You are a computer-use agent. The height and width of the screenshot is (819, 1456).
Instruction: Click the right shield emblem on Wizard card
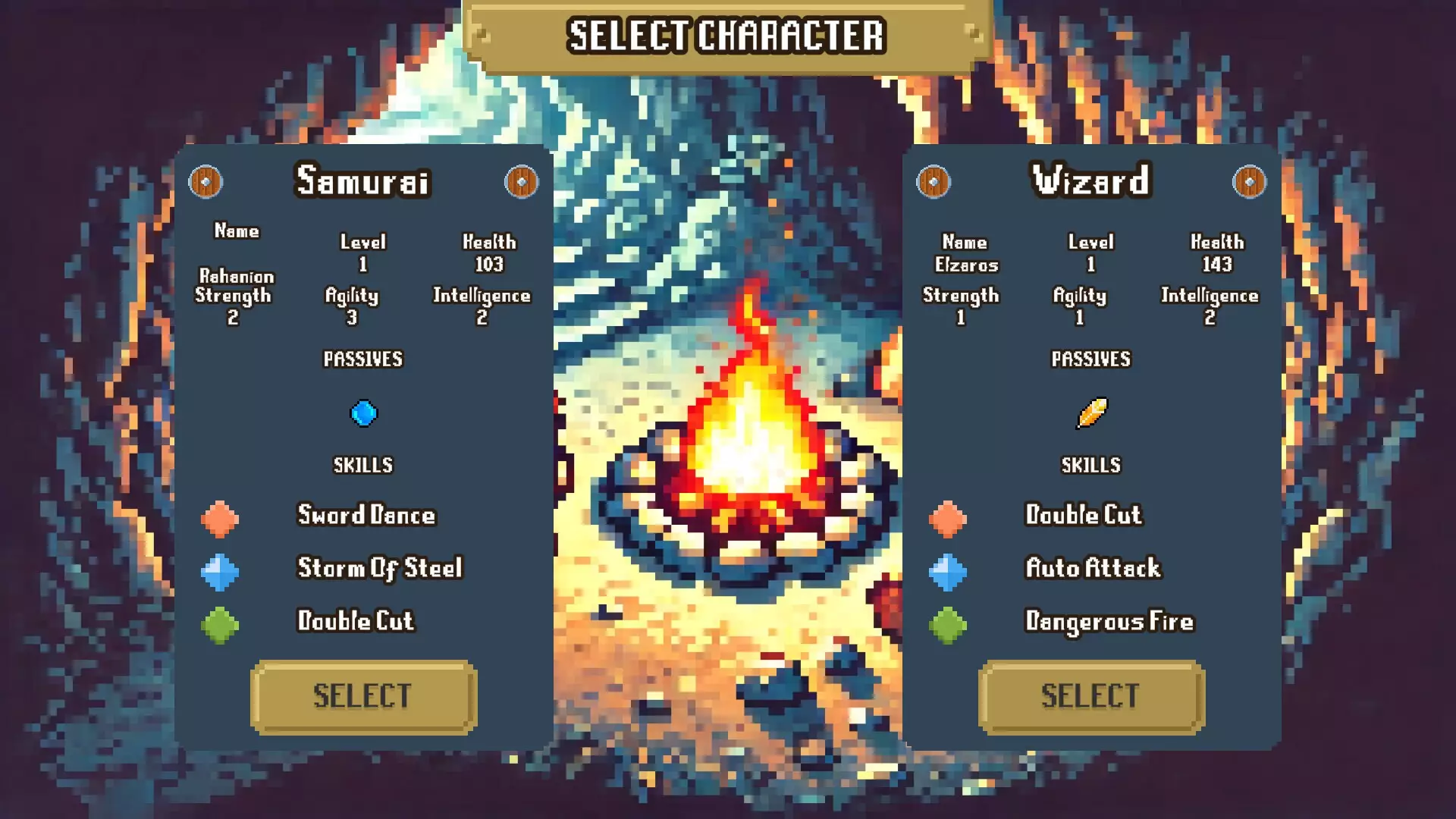(x=1249, y=181)
